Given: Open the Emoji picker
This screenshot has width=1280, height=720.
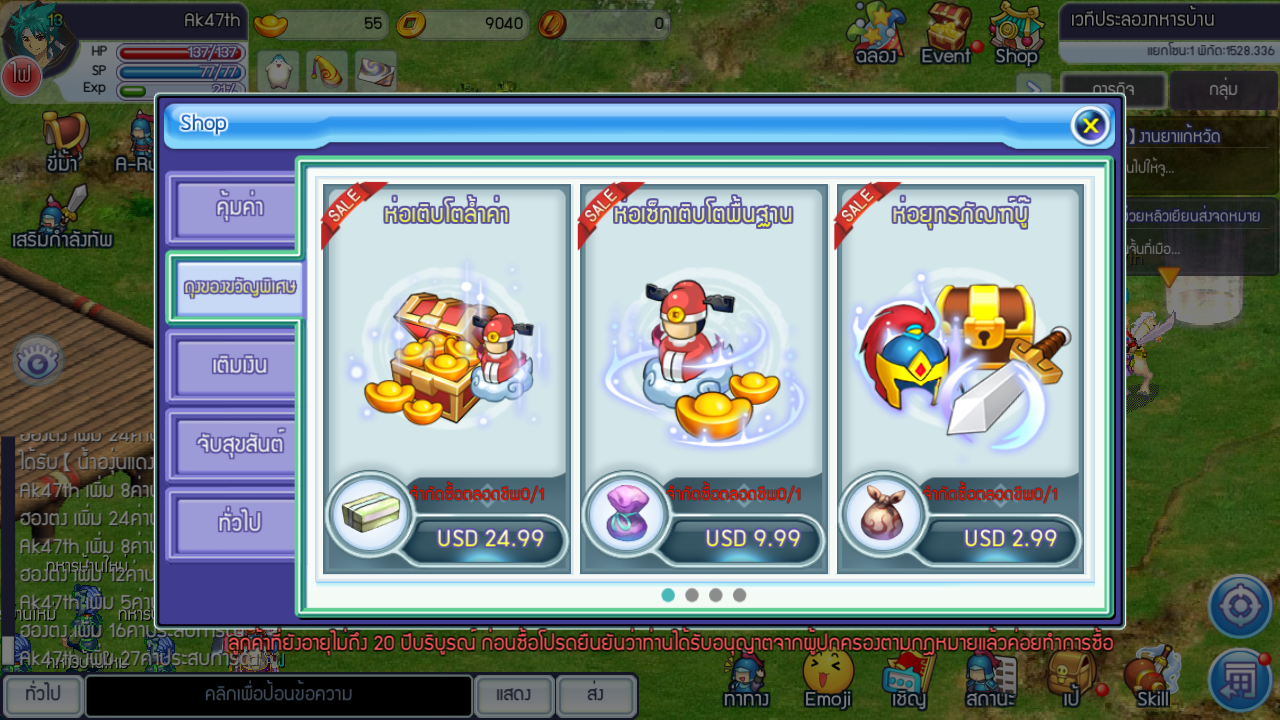Looking at the screenshot, I should coord(828,680).
